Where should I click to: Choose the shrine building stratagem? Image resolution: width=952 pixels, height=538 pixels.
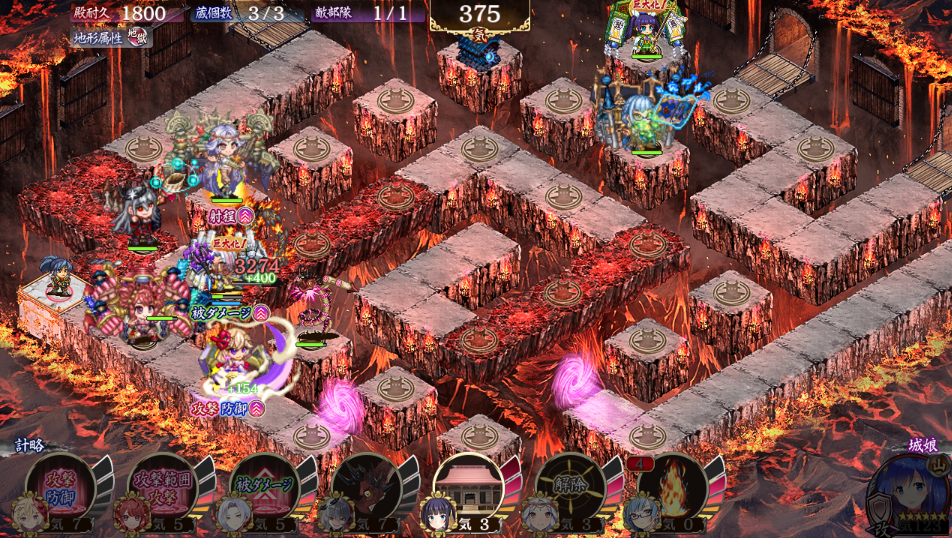pyautogui.click(x=469, y=487)
